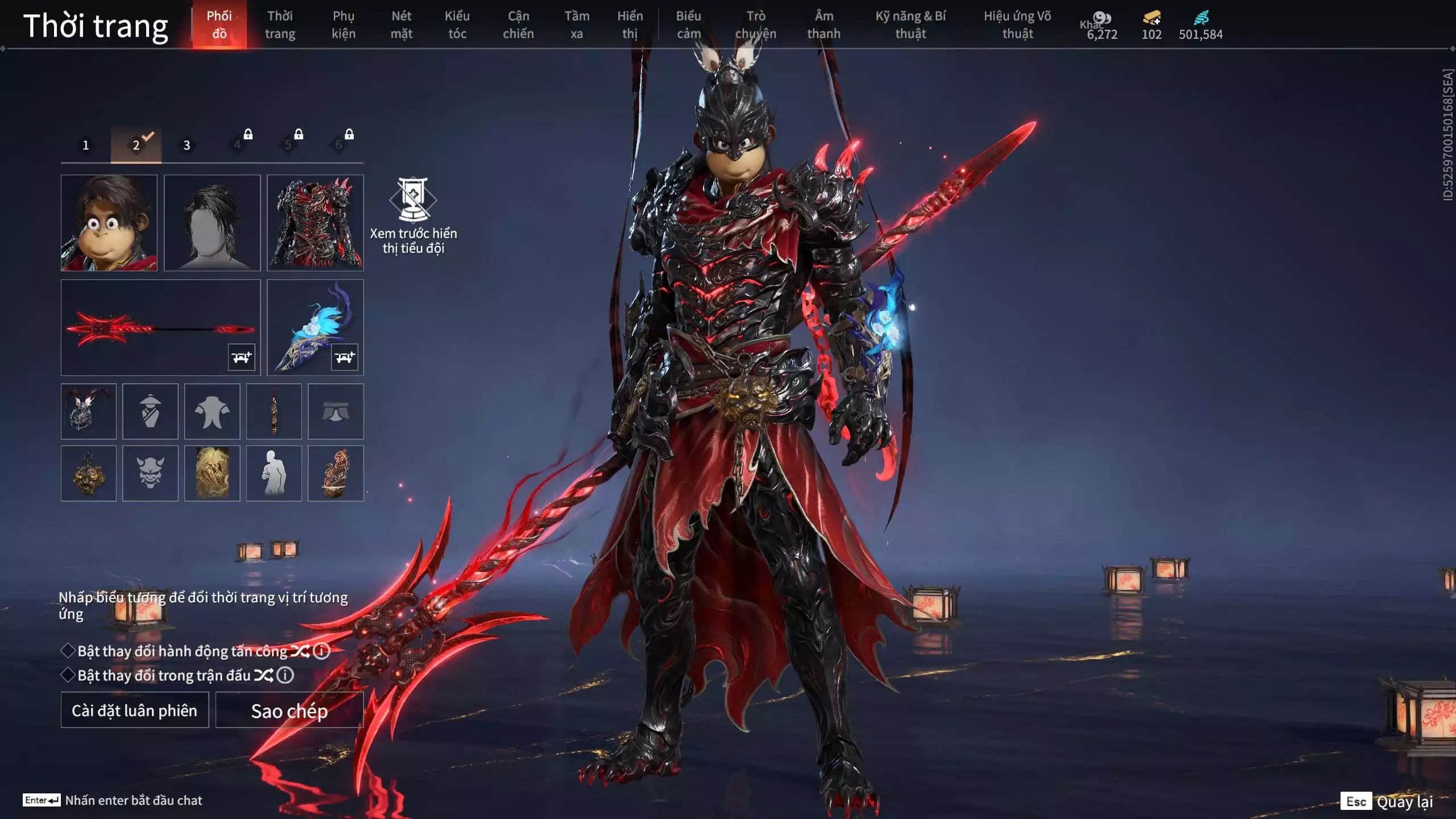Screen dimensions: 1456x819
Task: Choose the red spear weapon slot
Action: pyautogui.click(x=160, y=327)
